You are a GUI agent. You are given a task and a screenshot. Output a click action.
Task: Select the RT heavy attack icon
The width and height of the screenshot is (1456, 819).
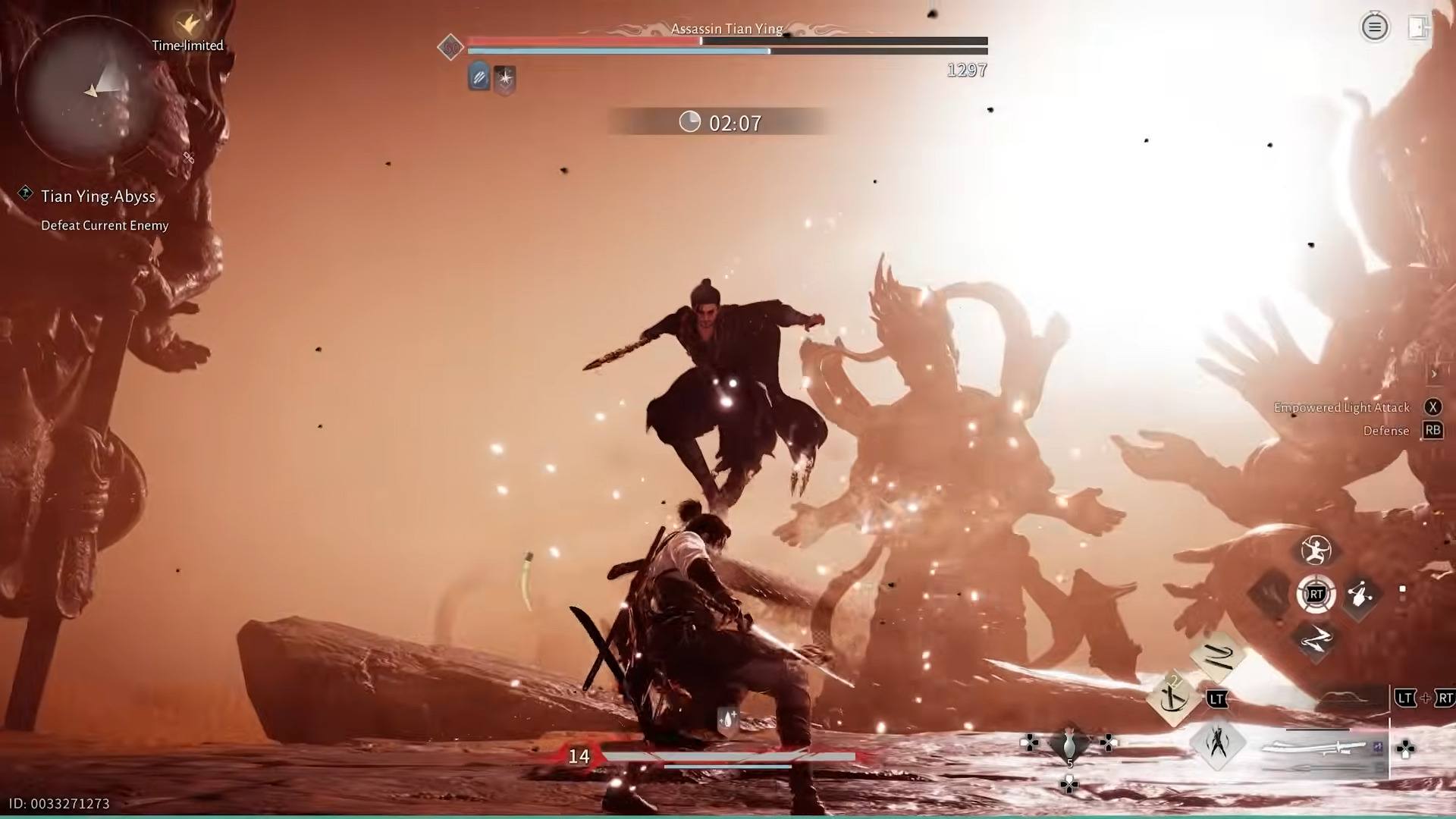pyautogui.click(x=1317, y=595)
